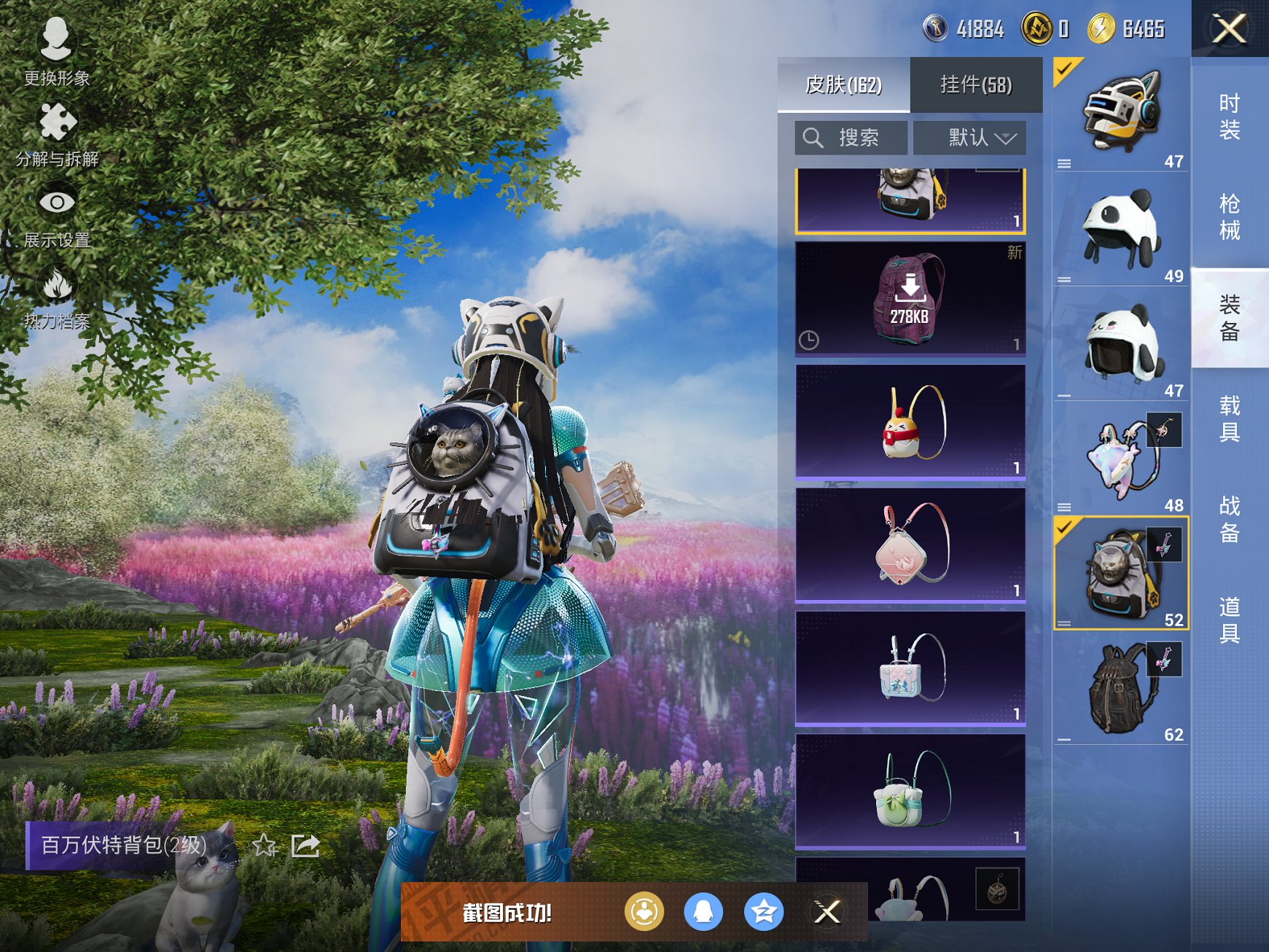Switch to the 皮肤(162) skins tab
The height and width of the screenshot is (952, 1269).
(843, 85)
